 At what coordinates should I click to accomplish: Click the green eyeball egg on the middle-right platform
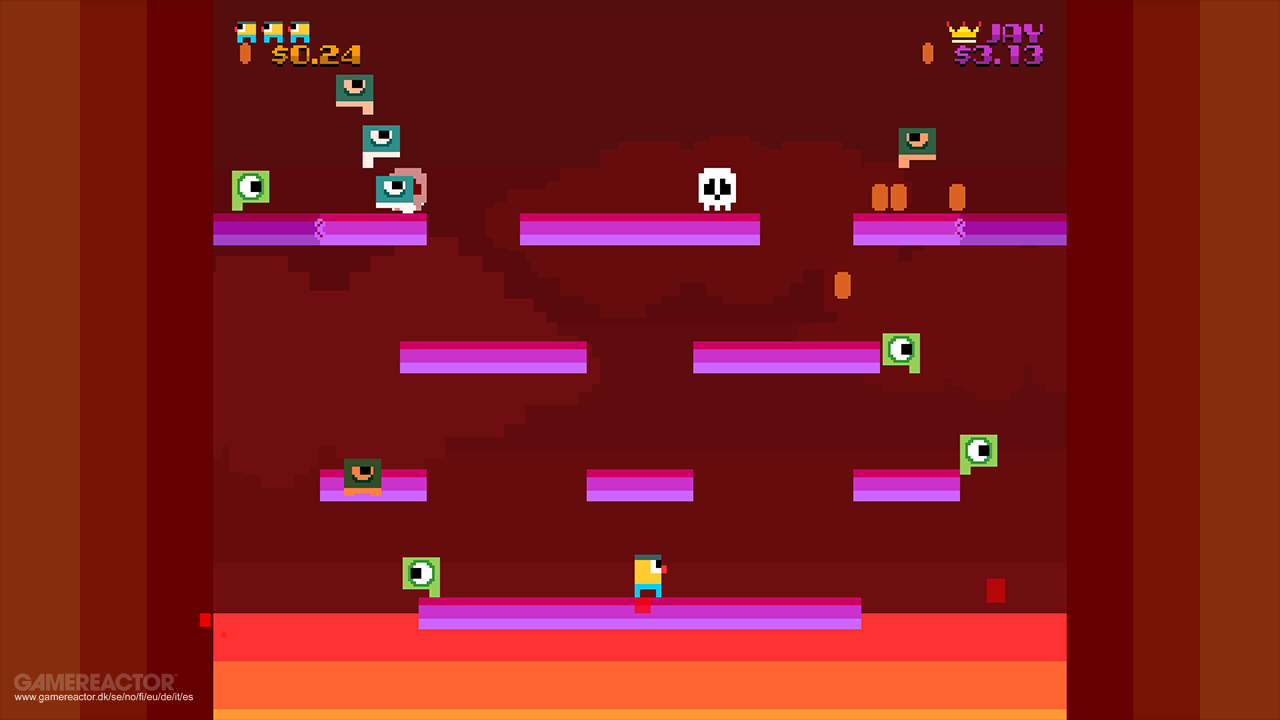pyautogui.click(x=901, y=351)
